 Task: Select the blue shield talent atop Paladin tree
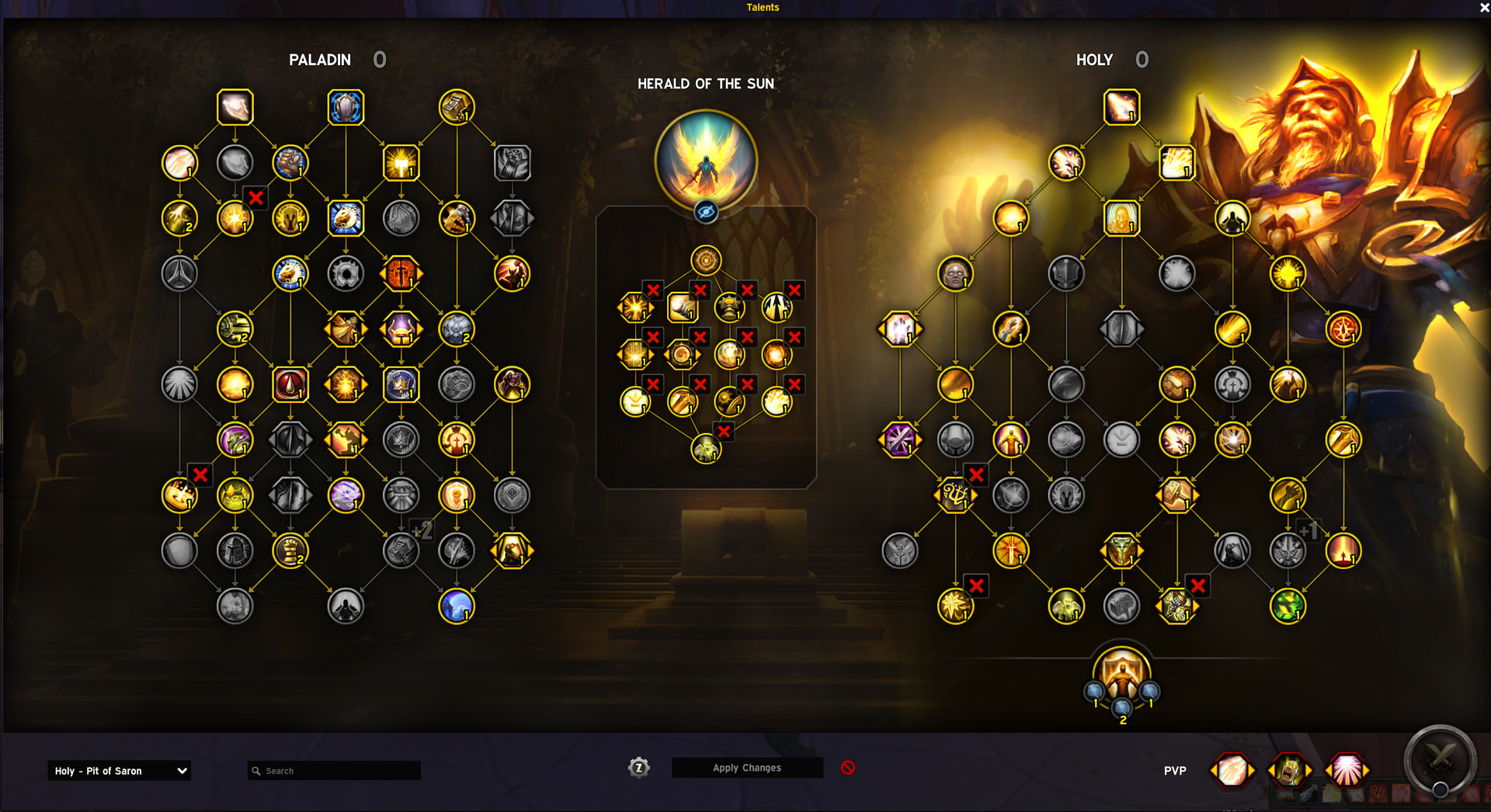click(x=346, y=107)
